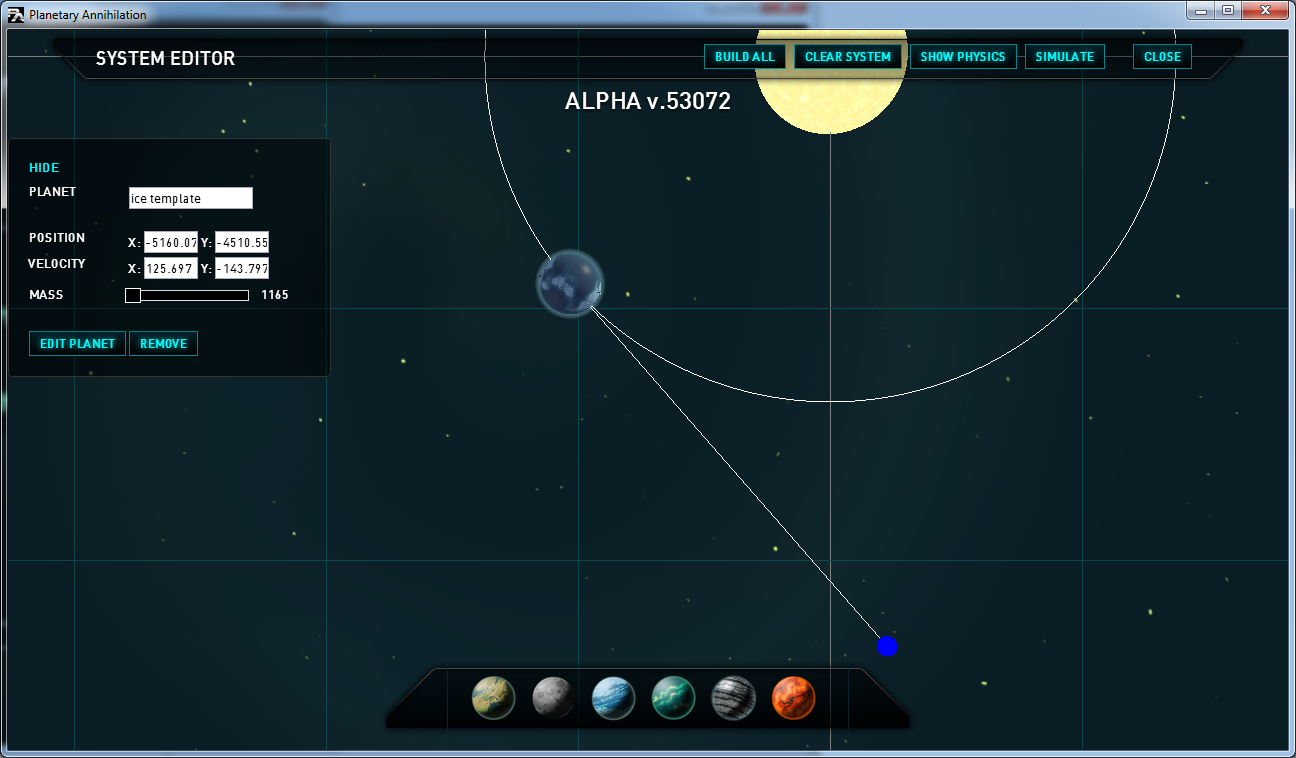Remove the selected planet
The height and width of the screenshot is (758, 1296).
pyautogui.click(x=163, y=344)
